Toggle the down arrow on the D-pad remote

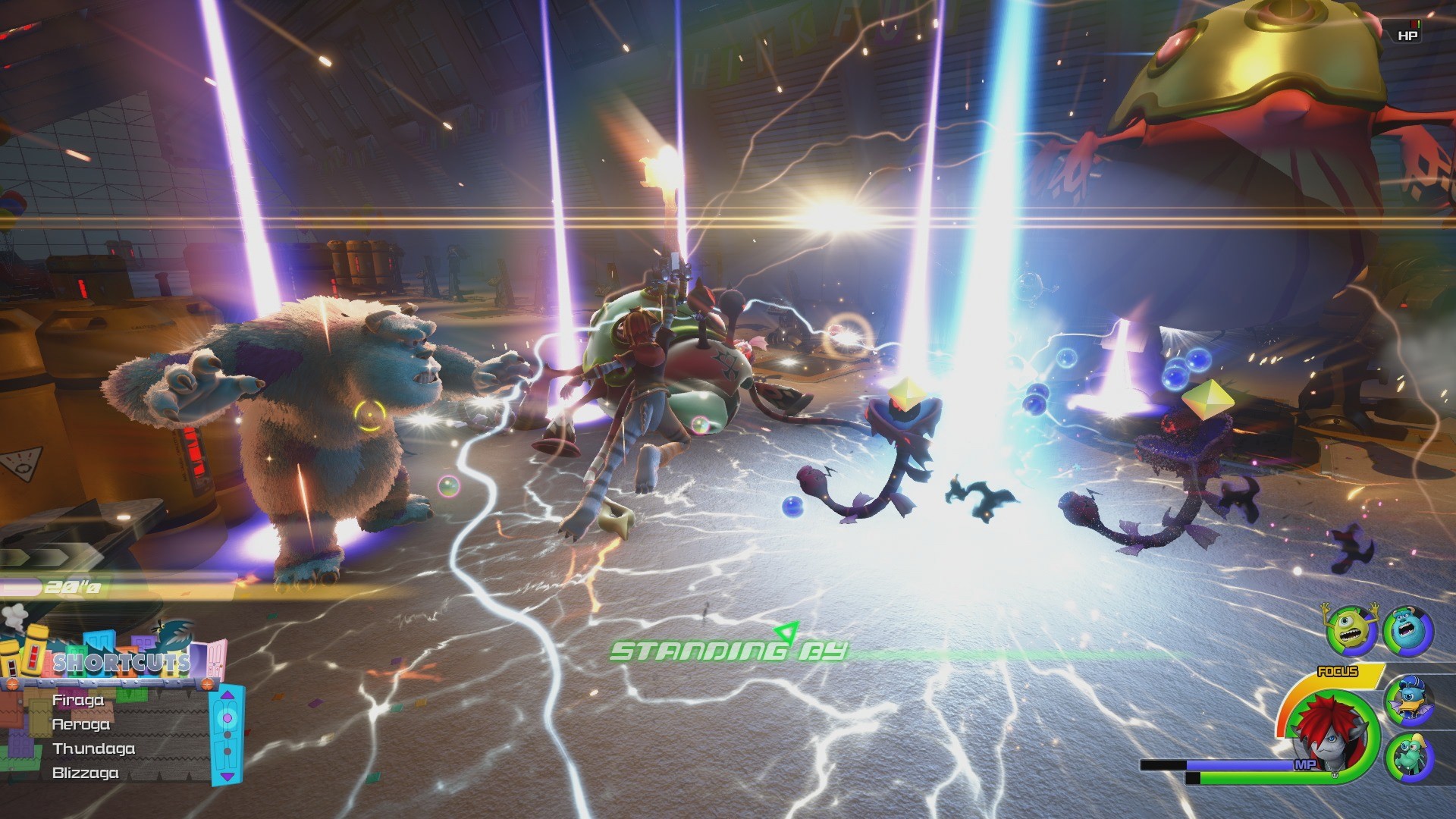pos(227,776)
